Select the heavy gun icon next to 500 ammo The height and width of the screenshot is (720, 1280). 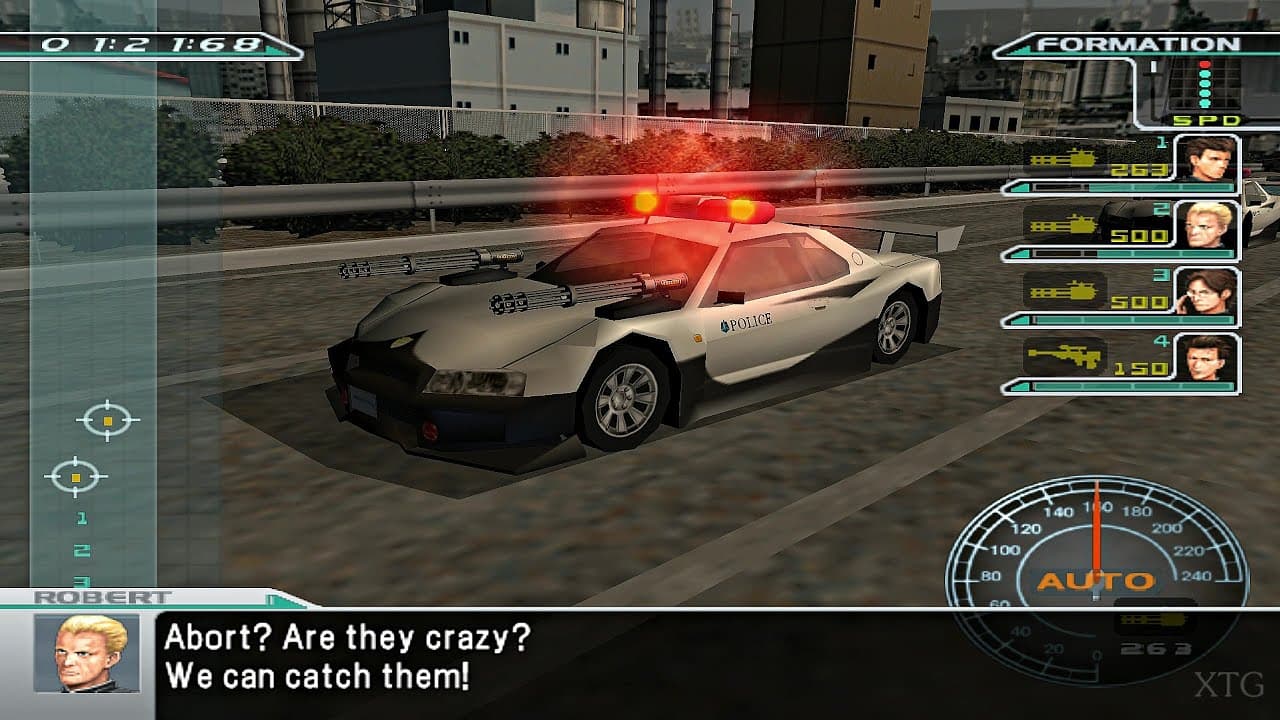coord(1068,225)
